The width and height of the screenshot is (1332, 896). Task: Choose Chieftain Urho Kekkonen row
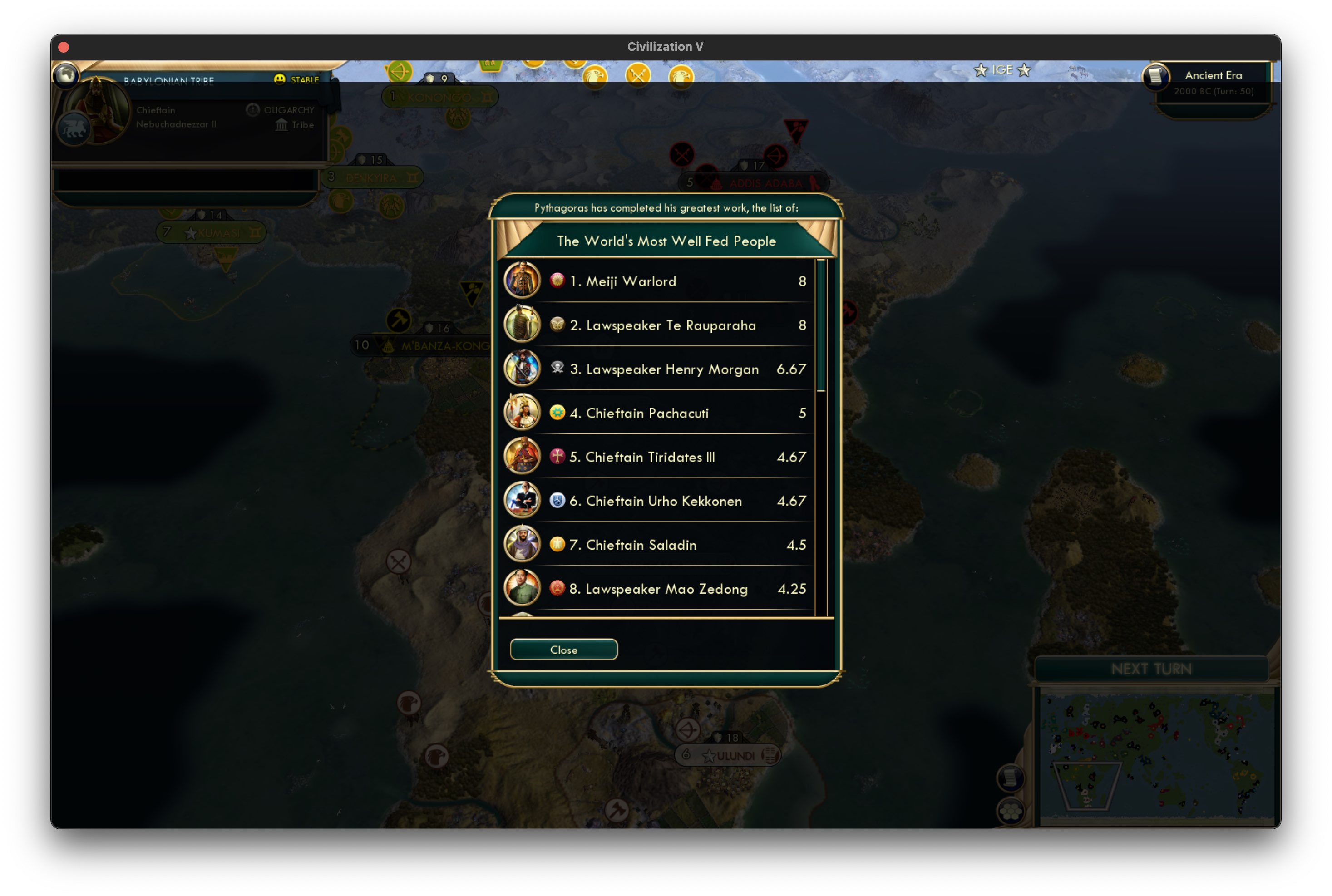pos(657,501)
